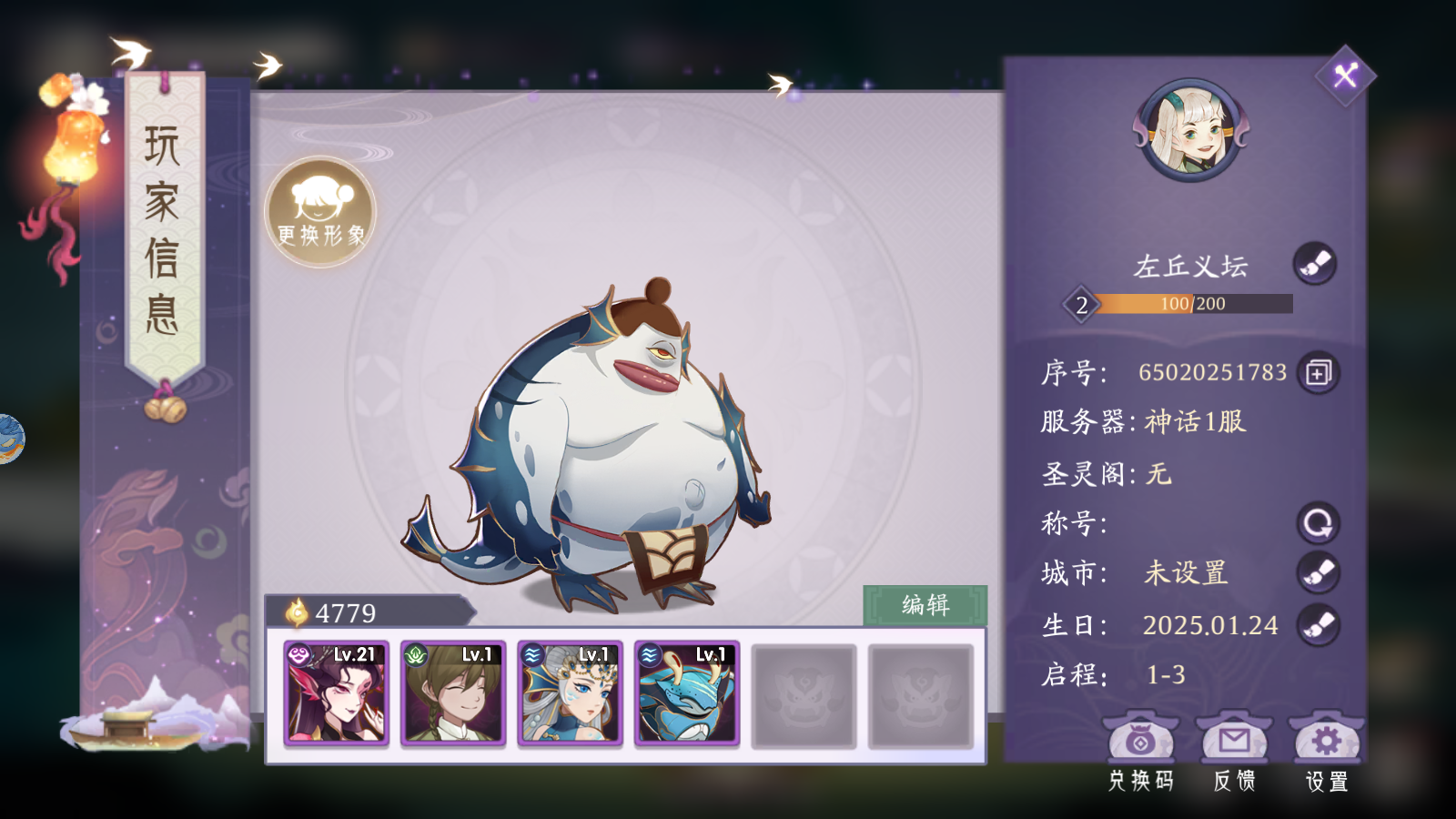Close the player info panel

(x=1345, y=75)
